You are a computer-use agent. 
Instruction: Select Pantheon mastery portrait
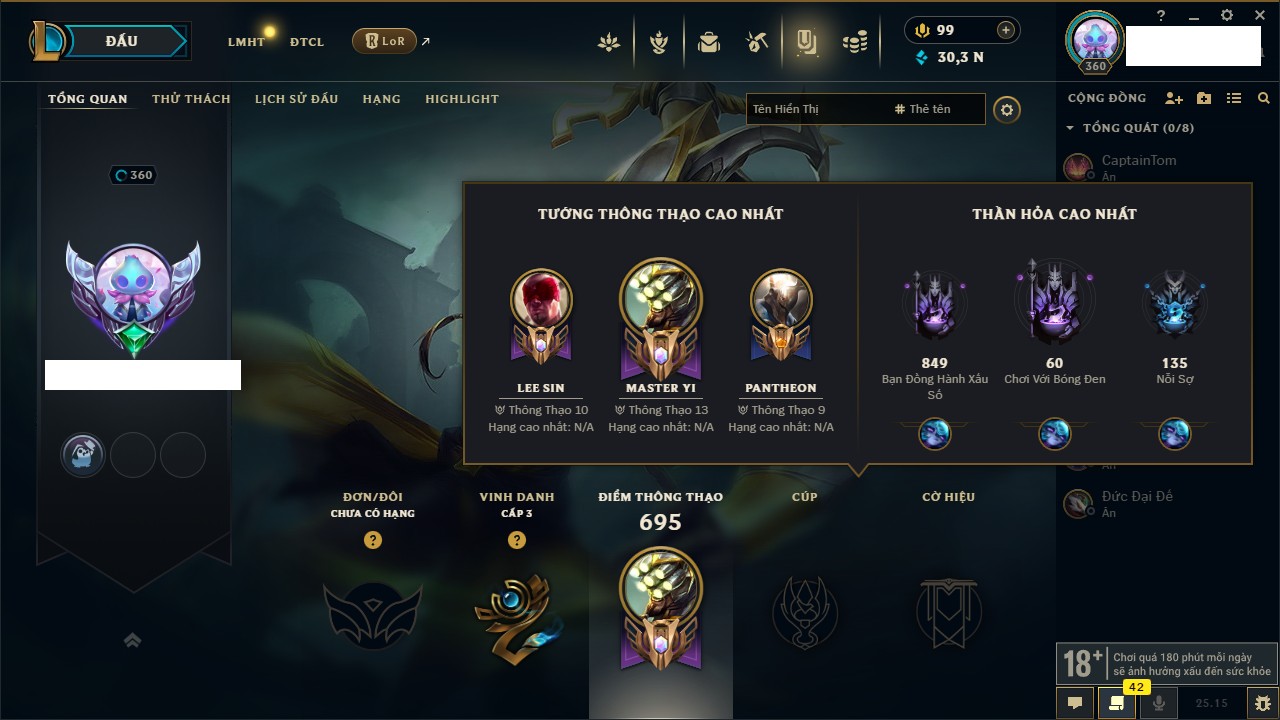pos(781,300)
